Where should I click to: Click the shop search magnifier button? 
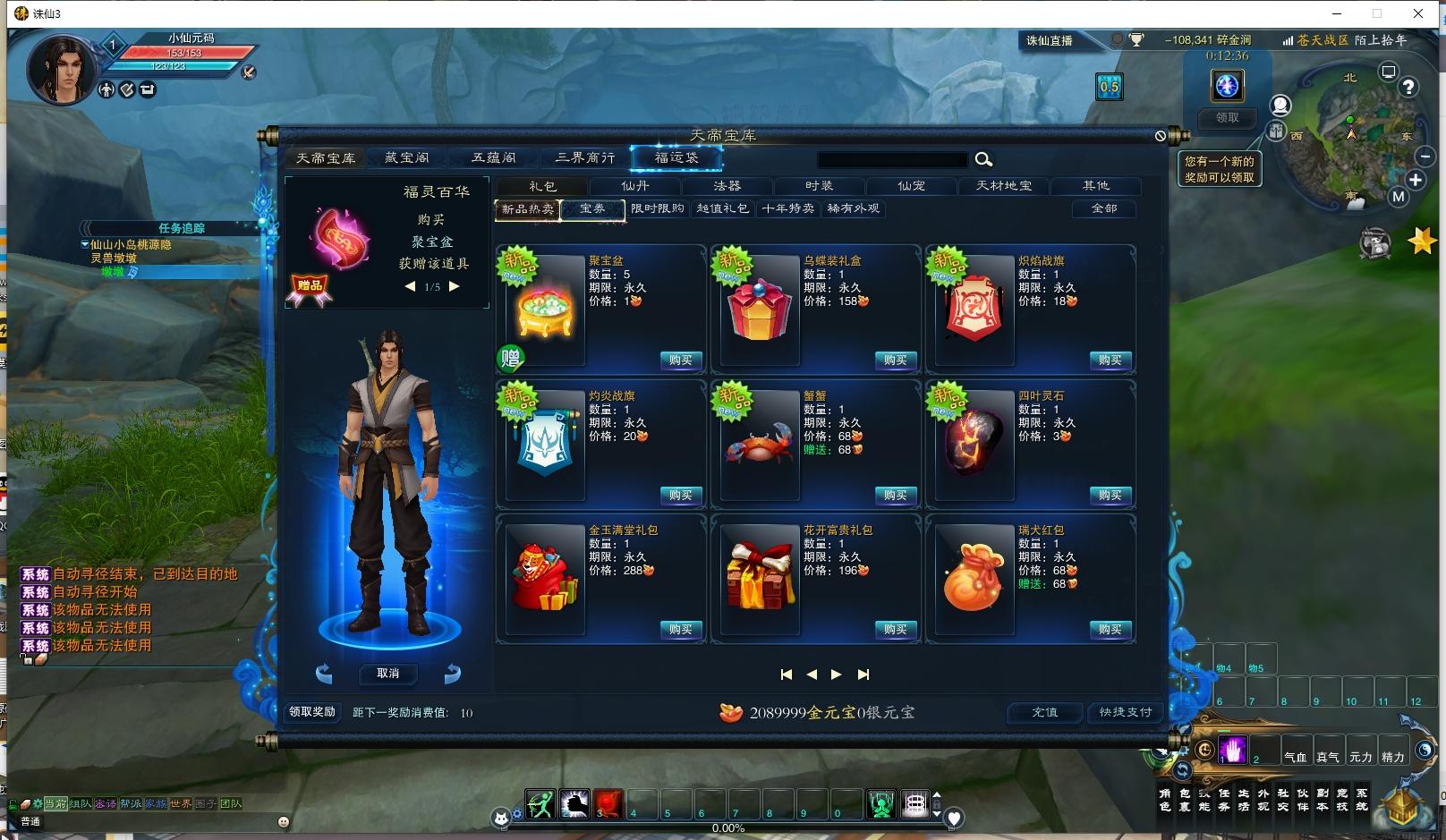tap(983, 159)
